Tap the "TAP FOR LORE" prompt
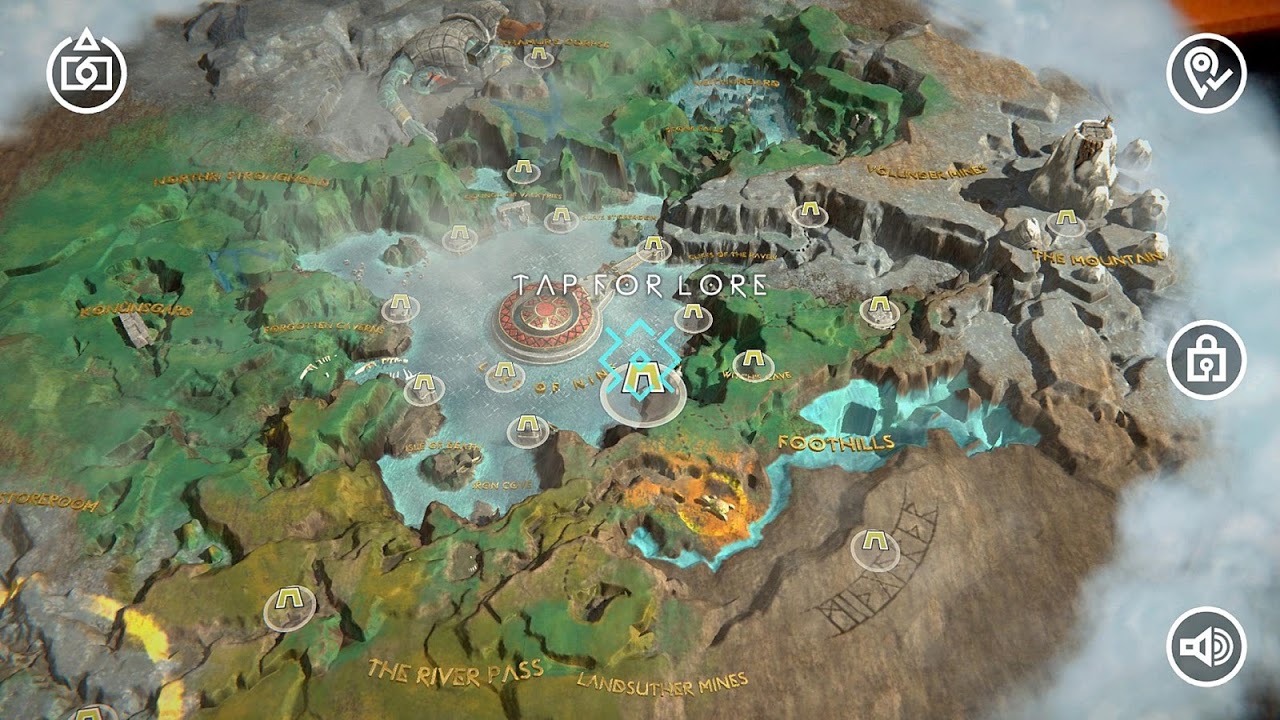This screenshot has height=720, width=1280. pos(638,285)
